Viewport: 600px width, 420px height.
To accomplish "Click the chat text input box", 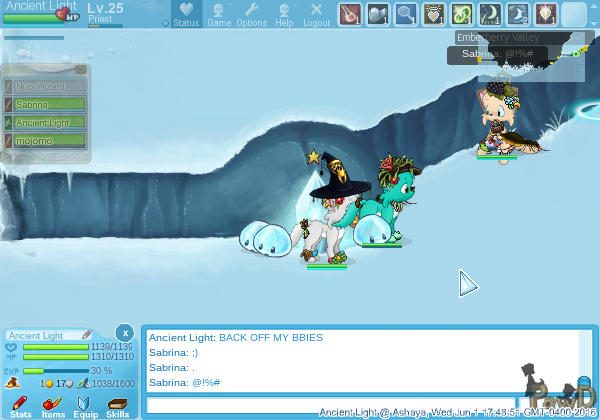I will pyautogui.click(x=330, y=405).
